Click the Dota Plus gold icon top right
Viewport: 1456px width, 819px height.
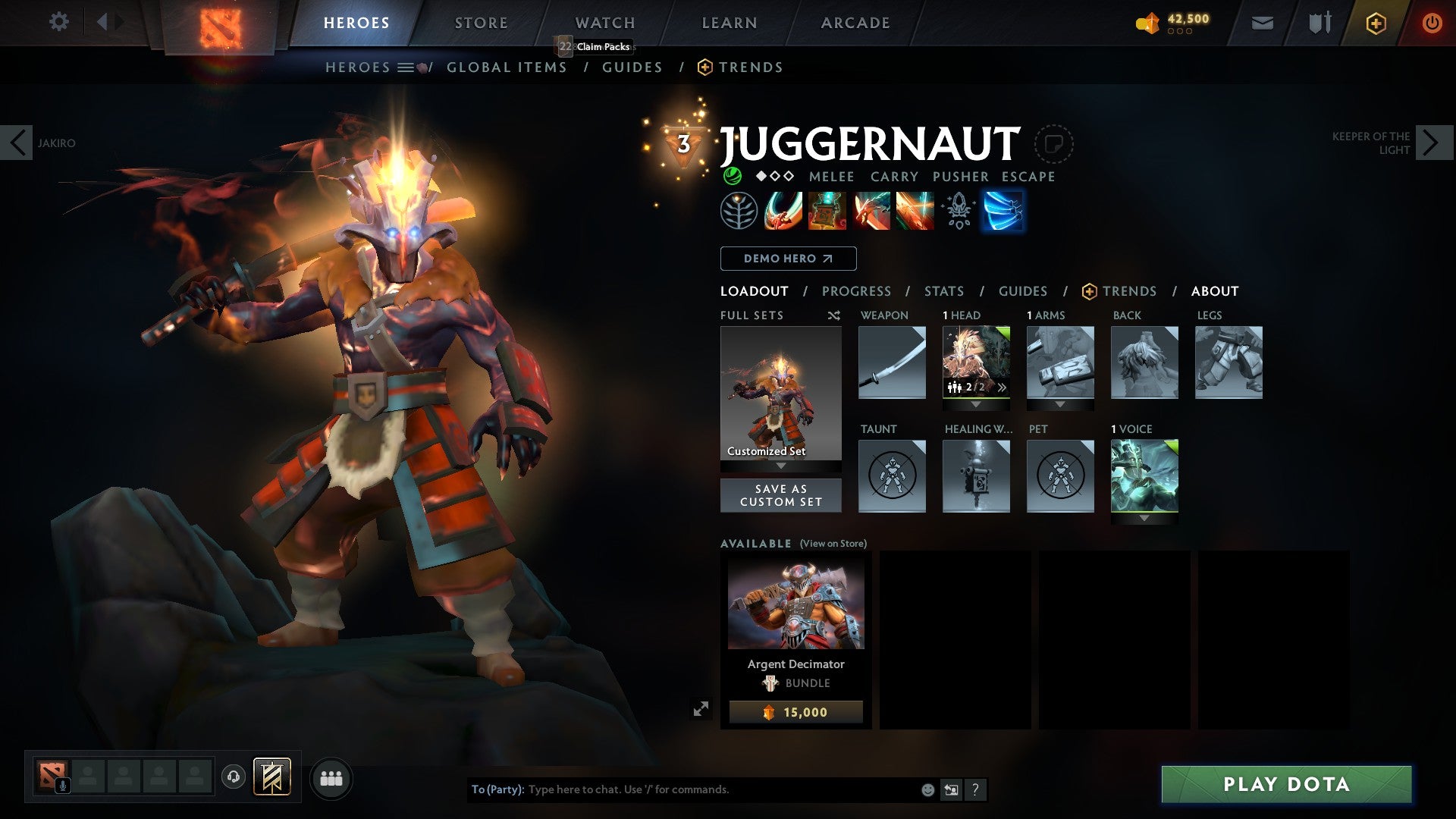click(x=1377, y=23)
